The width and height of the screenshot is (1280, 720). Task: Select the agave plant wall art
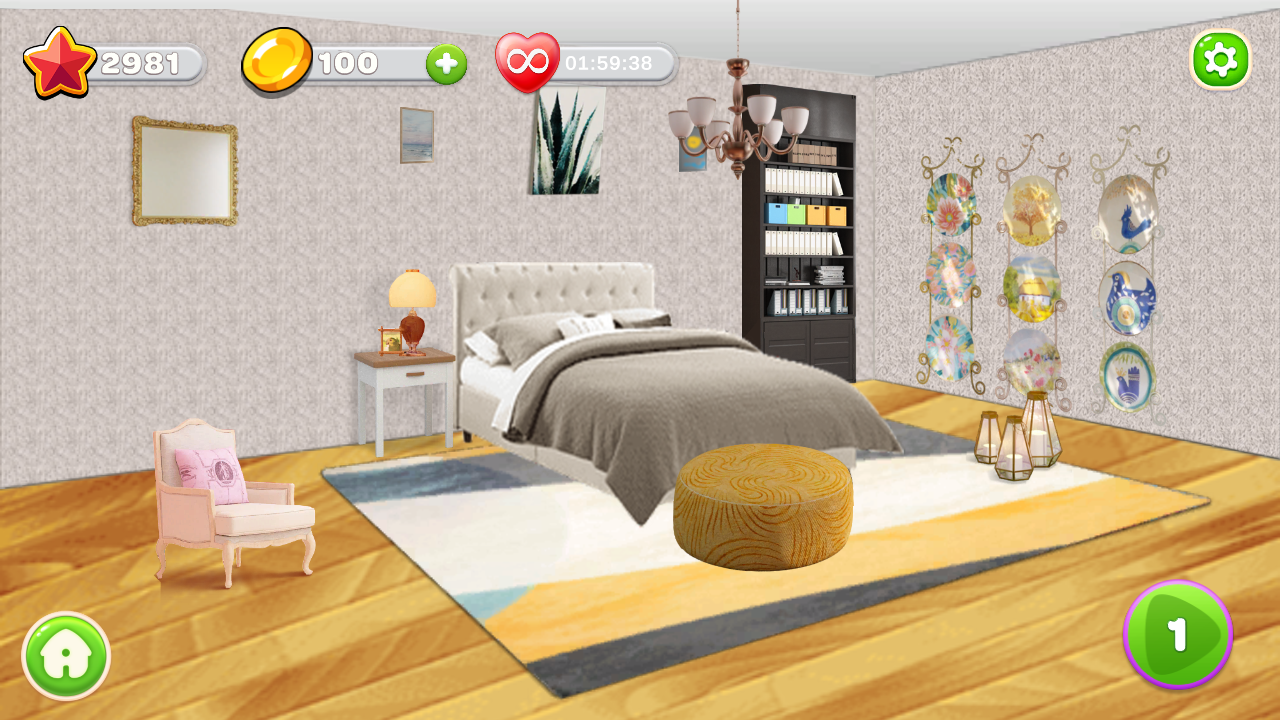565,140
